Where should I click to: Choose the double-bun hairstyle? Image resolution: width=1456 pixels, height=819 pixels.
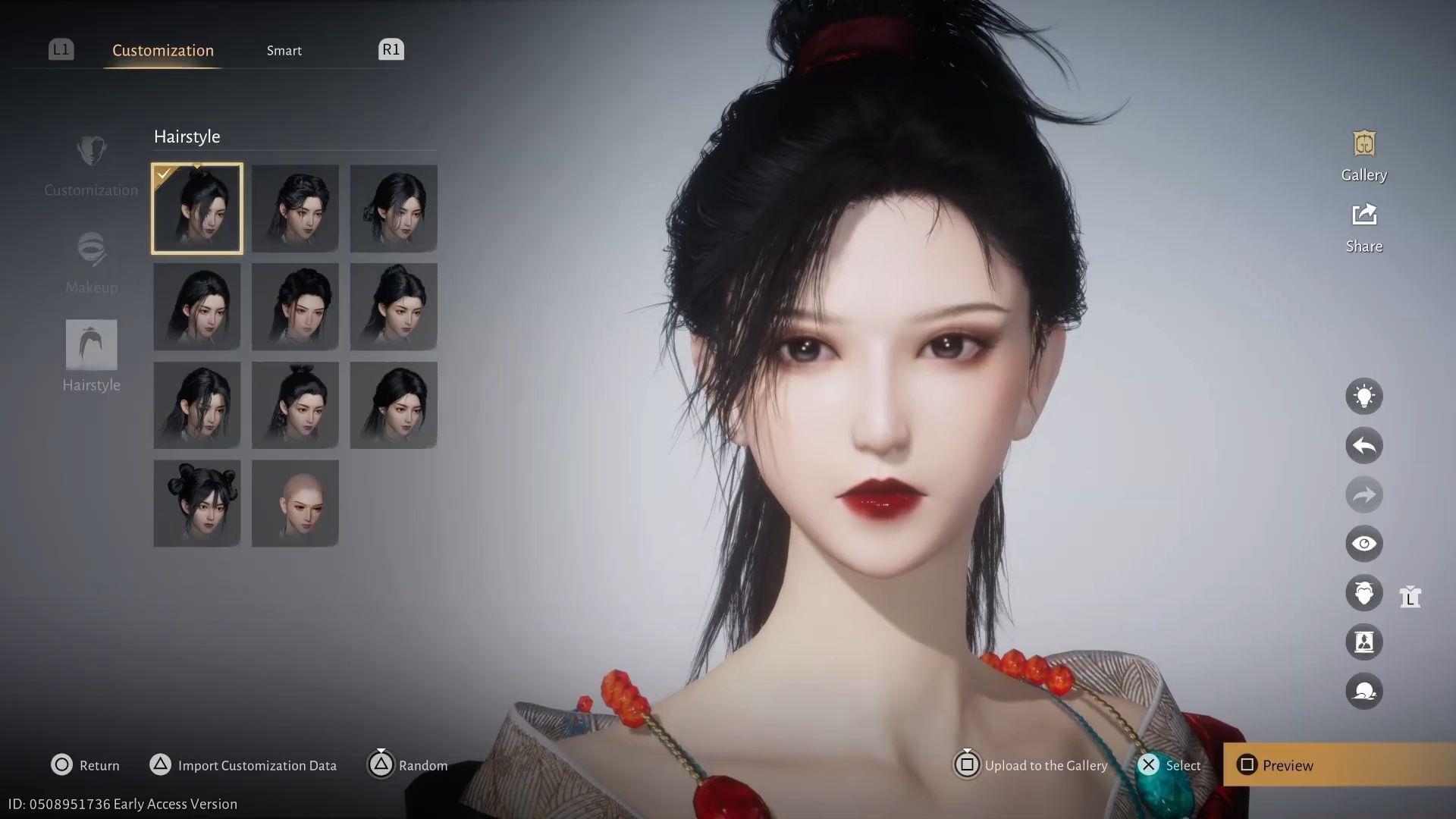pos(196,503)
